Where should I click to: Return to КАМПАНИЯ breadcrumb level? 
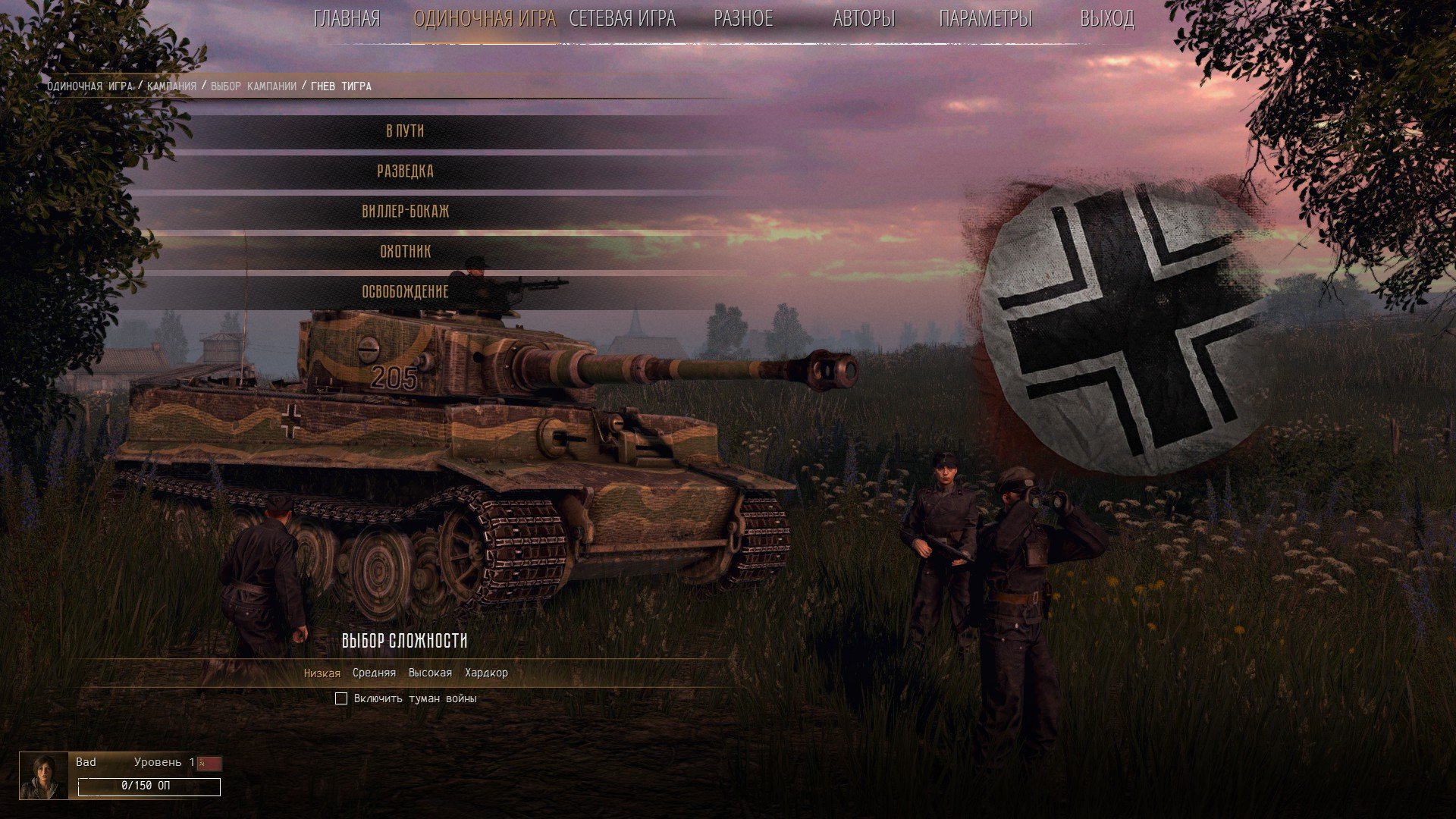coord(171,86)
